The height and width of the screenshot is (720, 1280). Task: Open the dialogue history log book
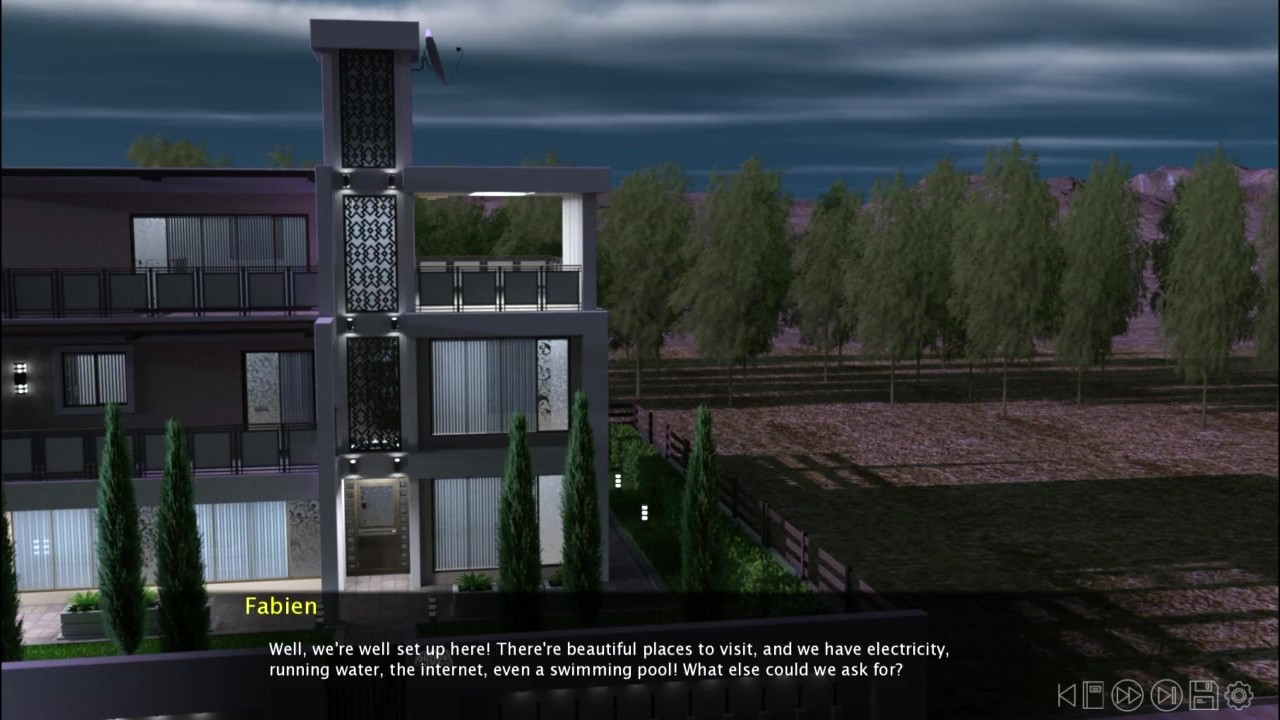tap(1094, 695)
